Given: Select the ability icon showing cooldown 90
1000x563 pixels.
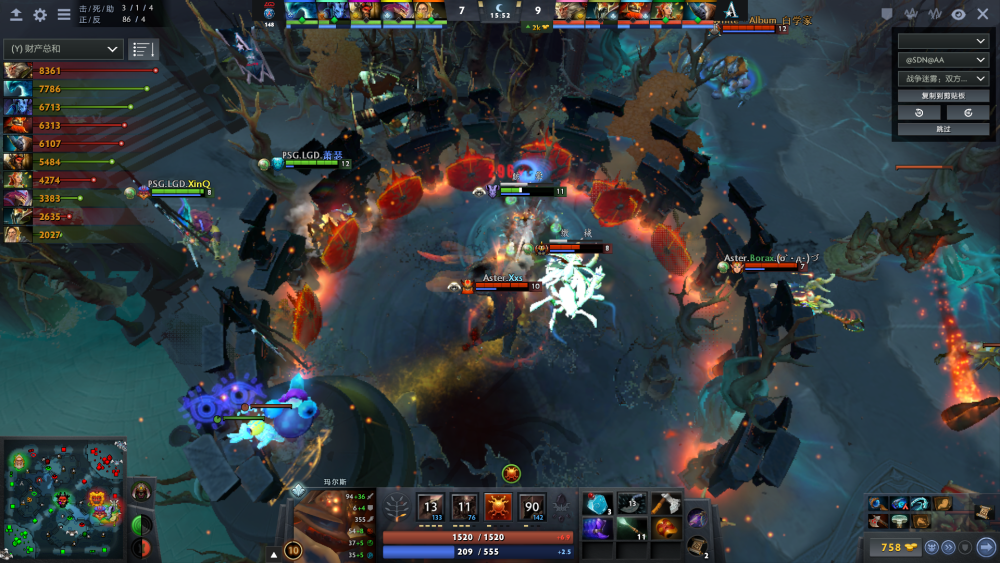Looking at the screenshot, I should [532, 507].
